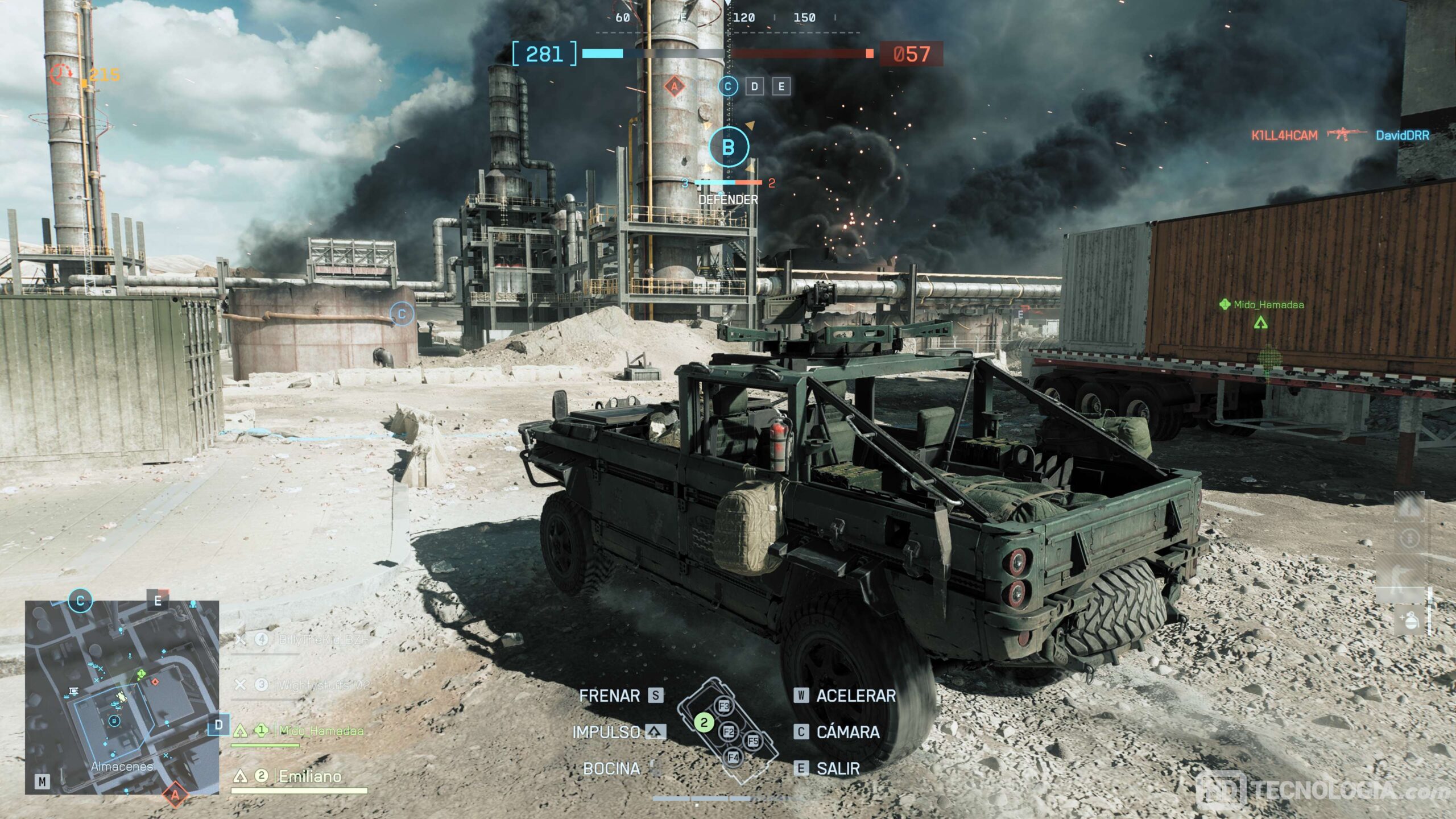
Task: Switch to vehicle seat F2
Action: coord(729,731)
